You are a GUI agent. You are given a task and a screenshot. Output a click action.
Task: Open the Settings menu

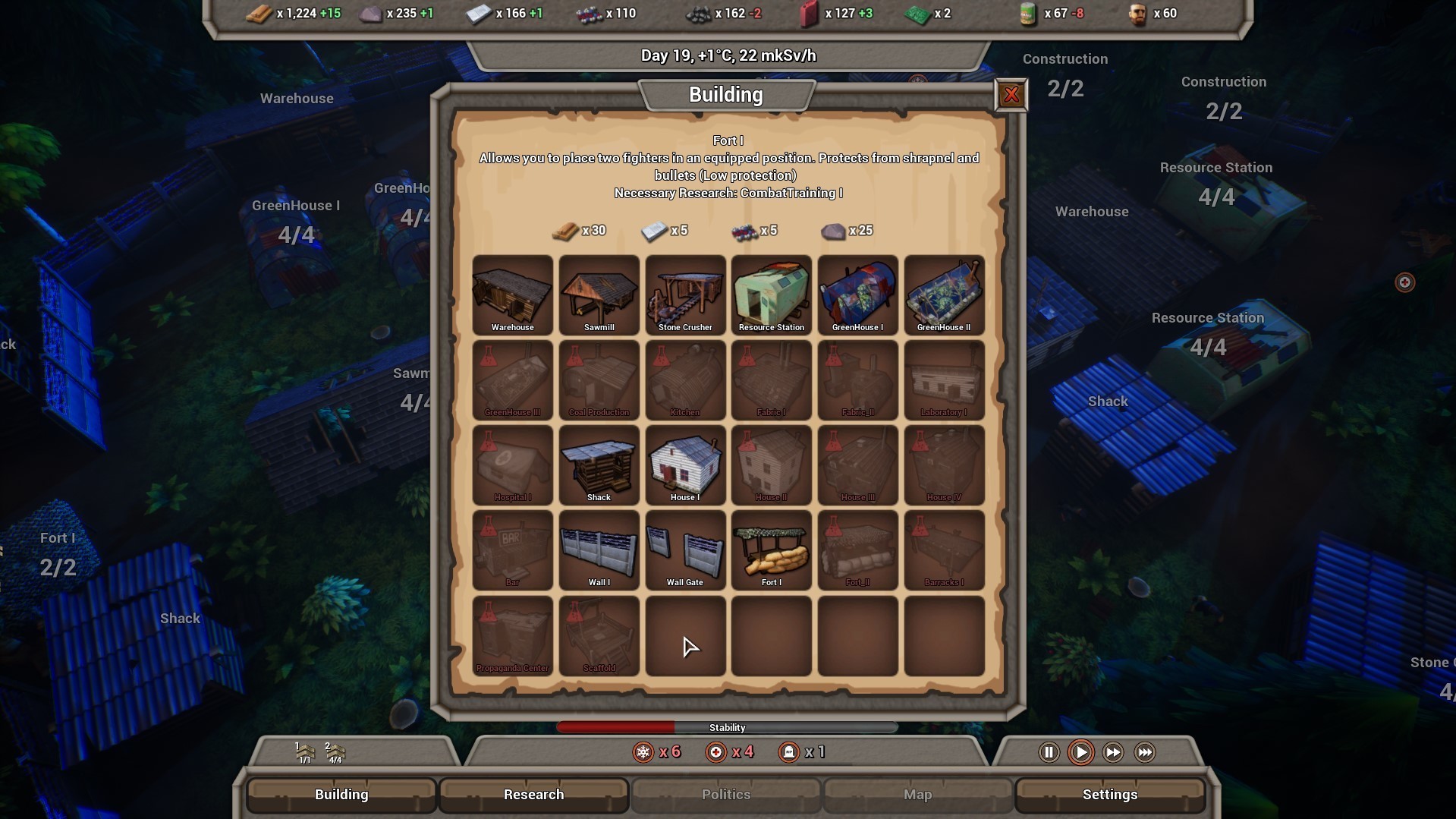click(x=1110, y=795)
